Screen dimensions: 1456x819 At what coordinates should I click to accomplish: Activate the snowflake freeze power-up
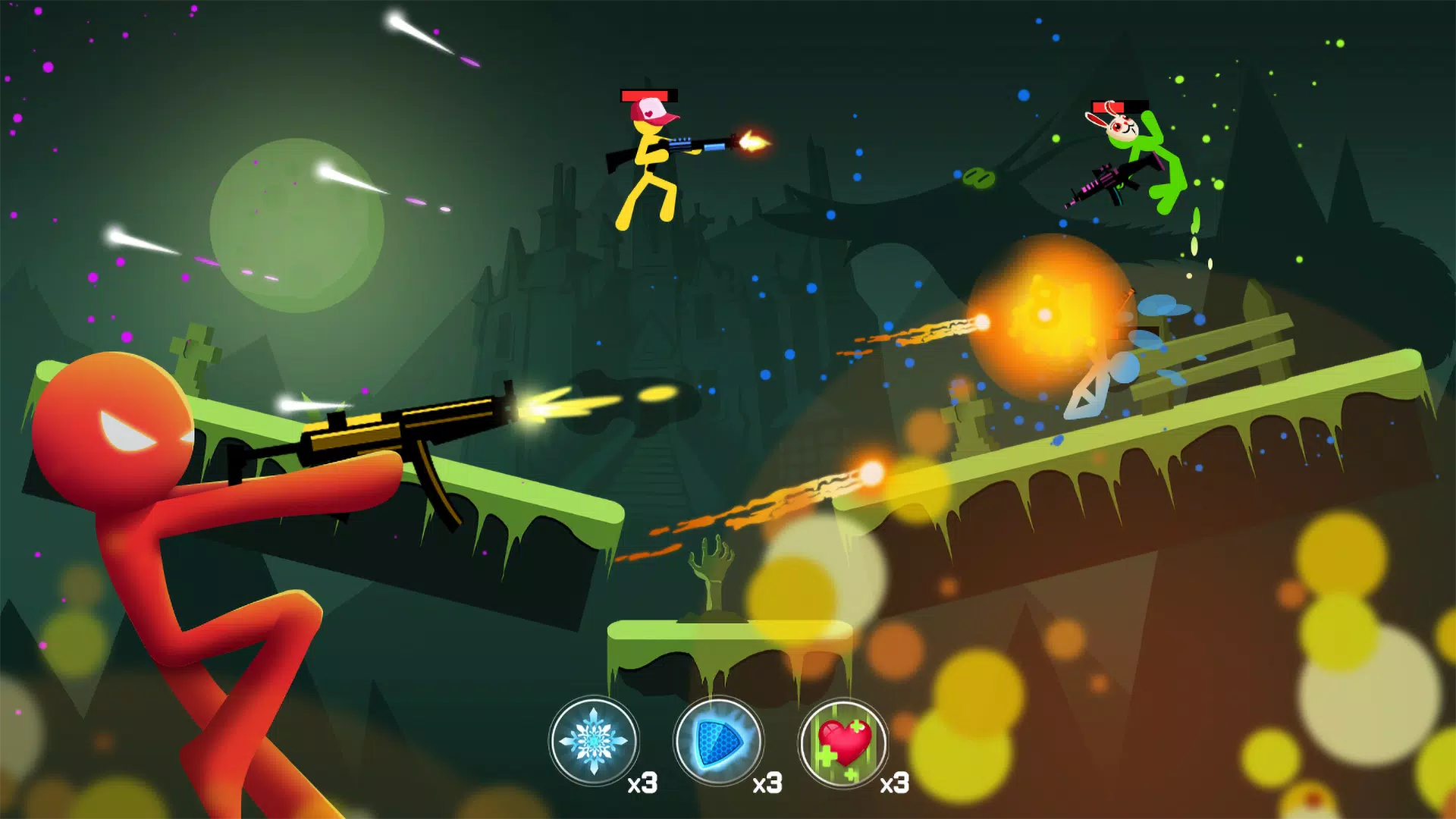[594, 741]
